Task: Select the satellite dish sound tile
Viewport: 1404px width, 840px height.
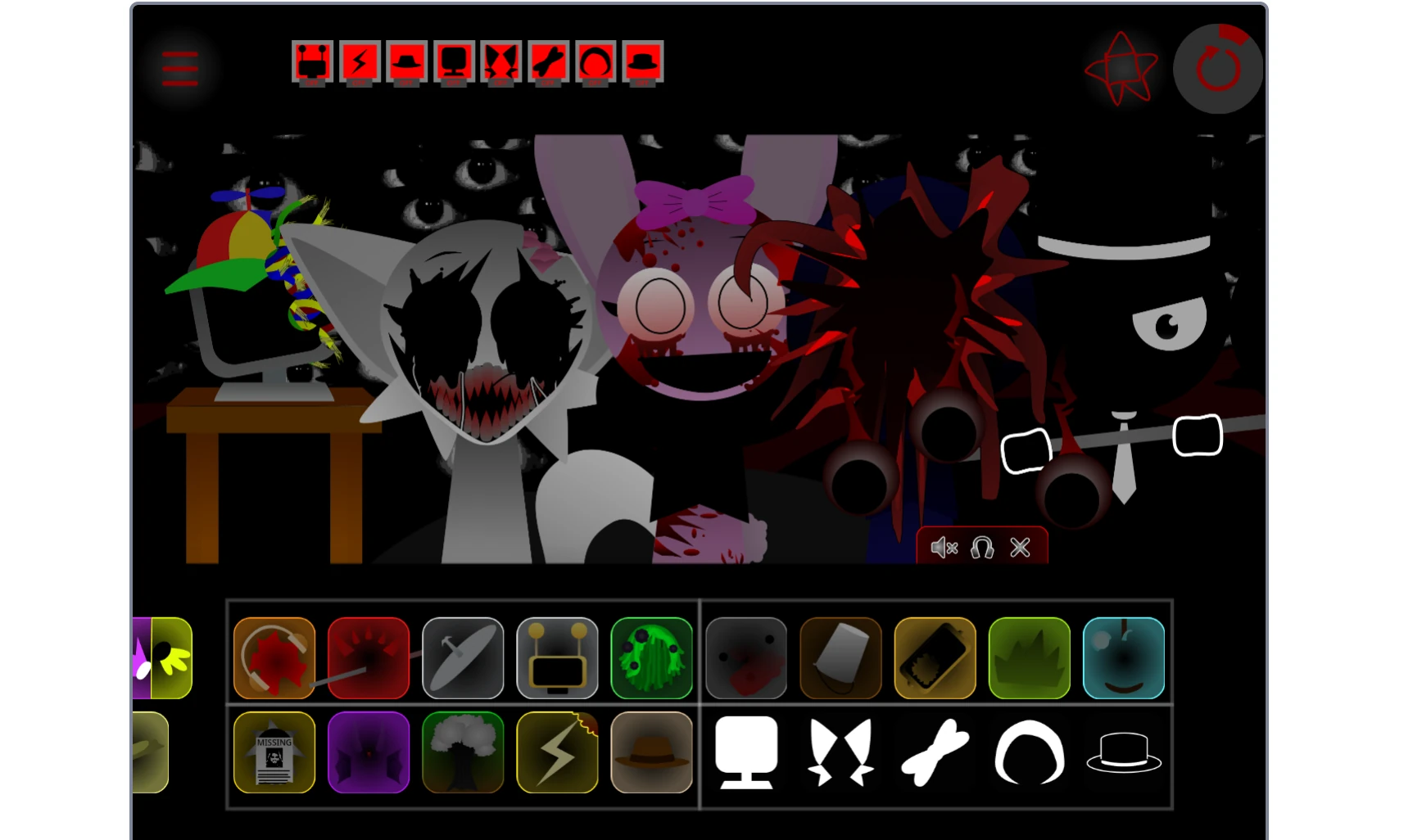Action: 463,657
